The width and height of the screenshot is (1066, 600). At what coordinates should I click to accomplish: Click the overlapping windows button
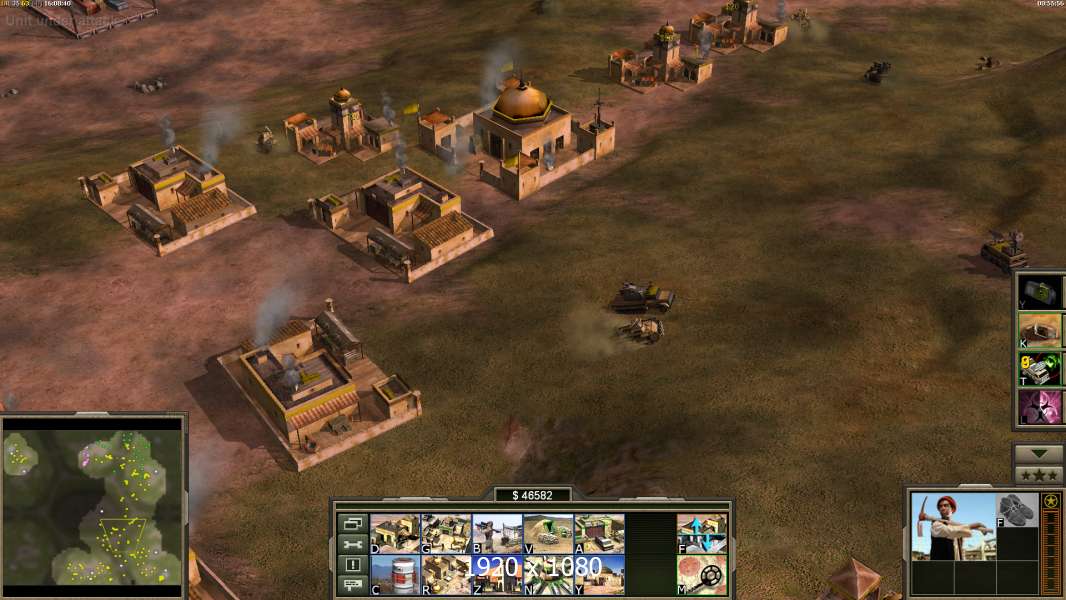pos(352,523)
